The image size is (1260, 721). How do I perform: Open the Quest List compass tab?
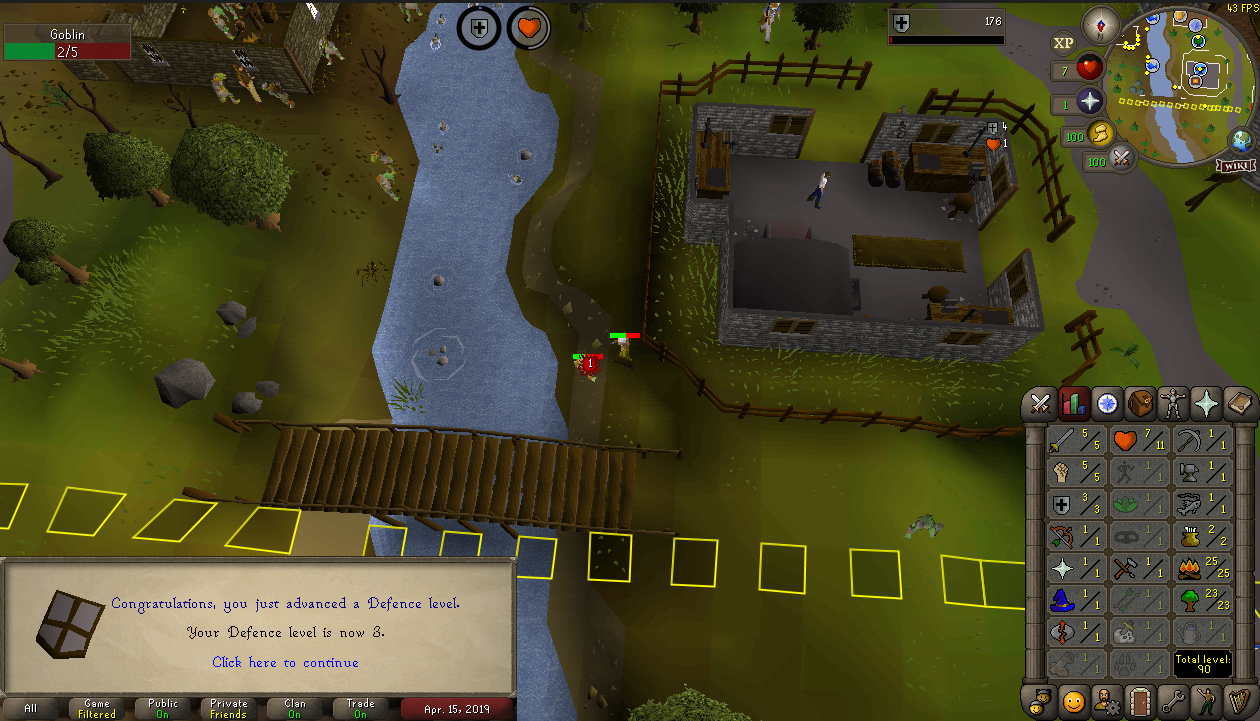click(1106, 403)
